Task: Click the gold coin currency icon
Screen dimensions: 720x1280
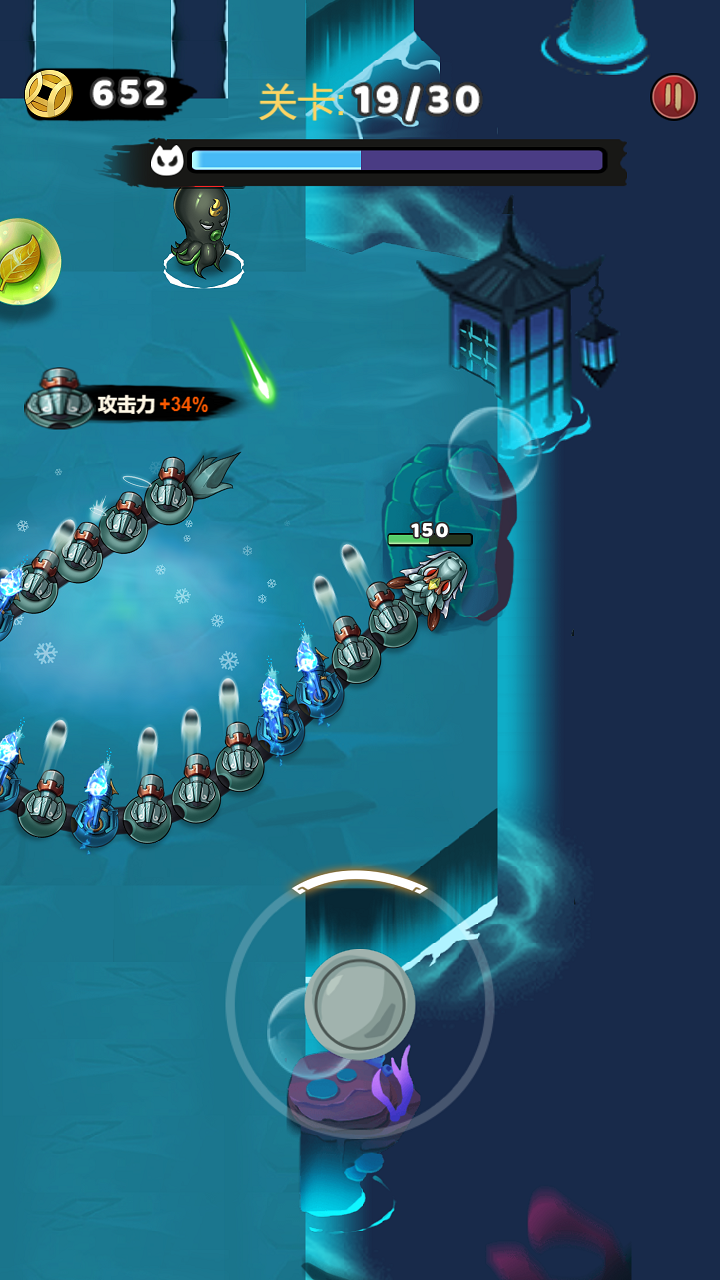Action: click(x=49, y=94)
